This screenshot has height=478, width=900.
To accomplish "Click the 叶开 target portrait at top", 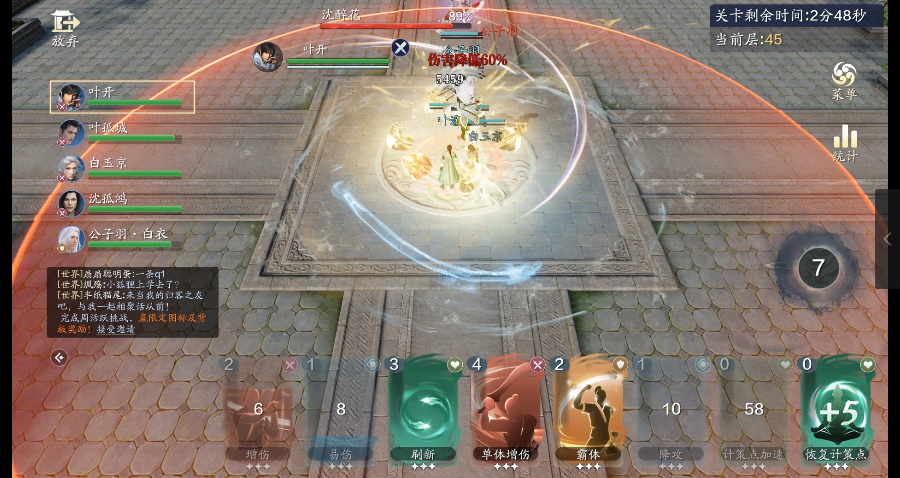I will coord(268,57).
